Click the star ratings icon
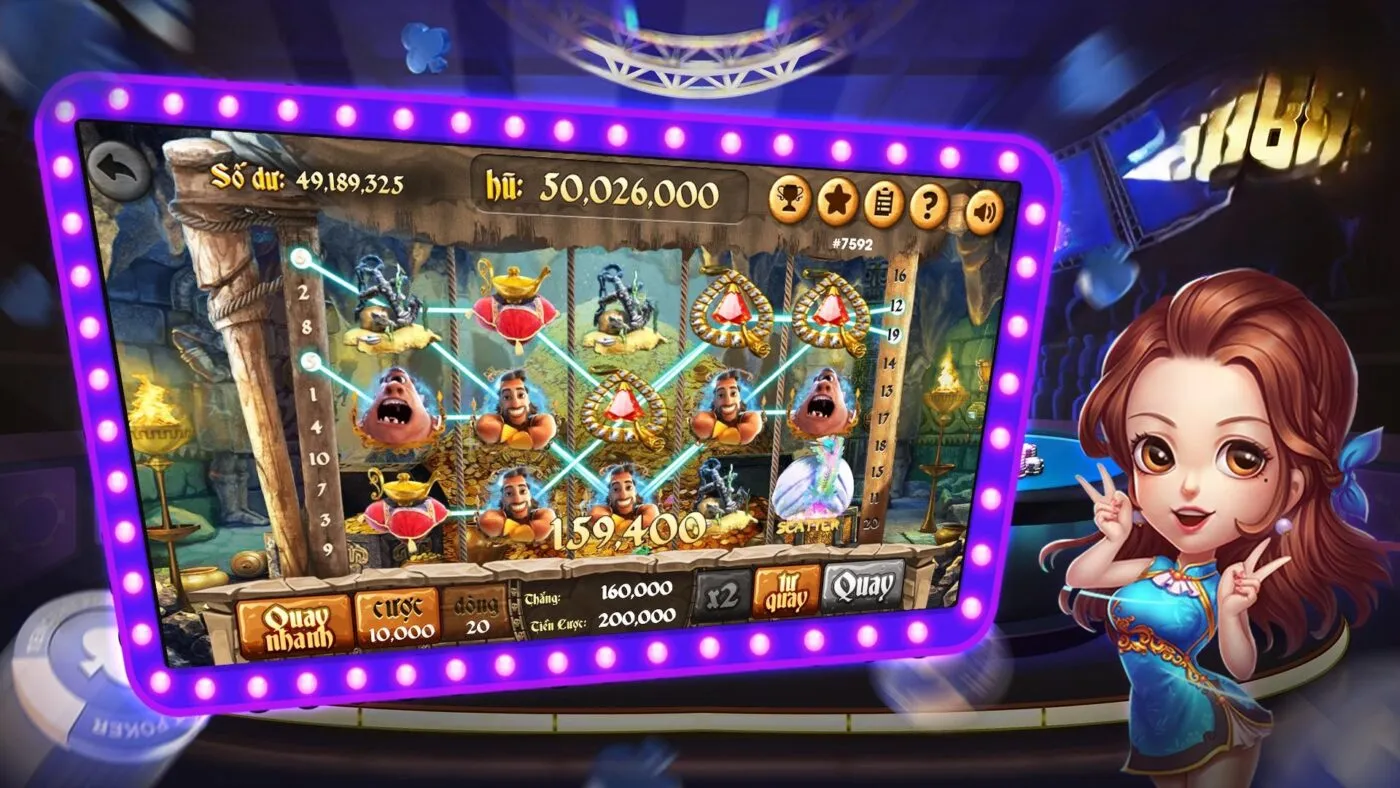The image size is (1400, 788). 836,202
